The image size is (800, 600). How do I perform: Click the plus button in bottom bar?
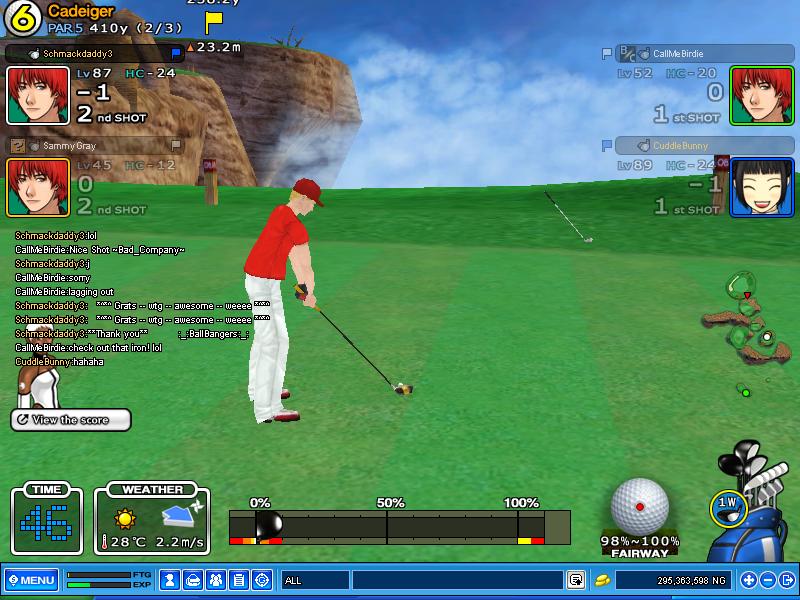coord(748,580)
